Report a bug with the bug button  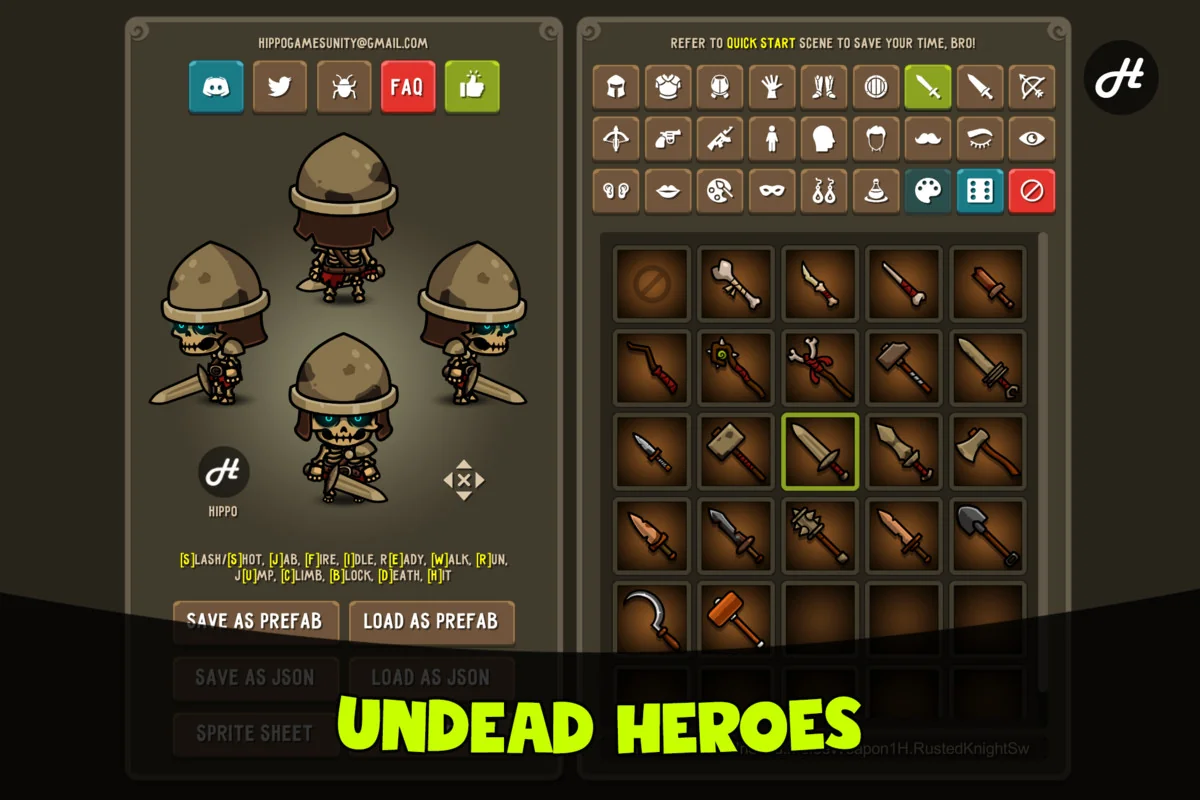(x=344, y=87)
